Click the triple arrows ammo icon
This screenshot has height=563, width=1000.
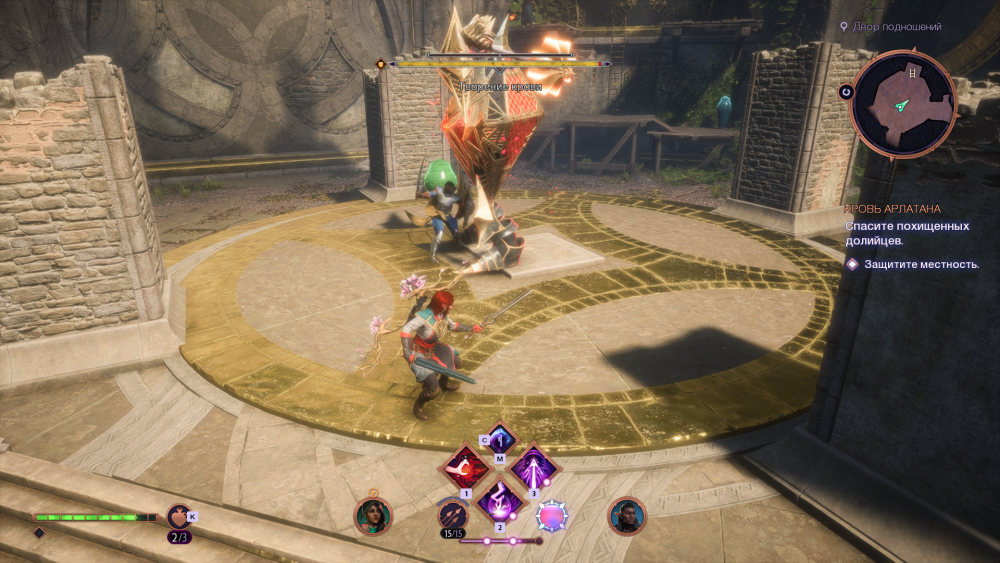click(450, 515)
